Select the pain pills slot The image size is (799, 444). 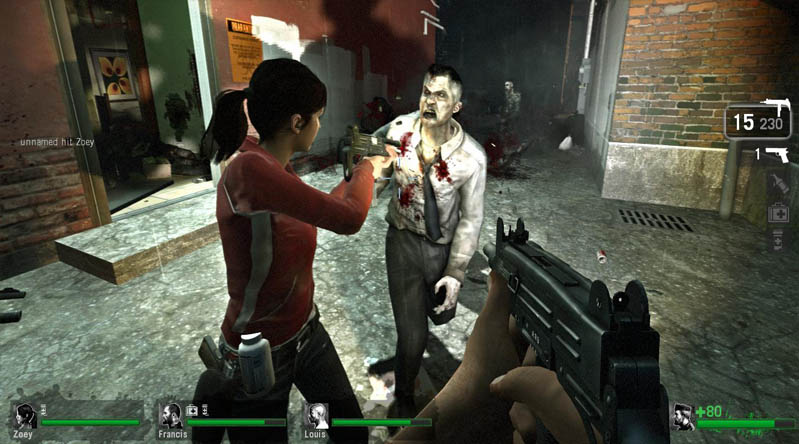click(x=779, y=240)
